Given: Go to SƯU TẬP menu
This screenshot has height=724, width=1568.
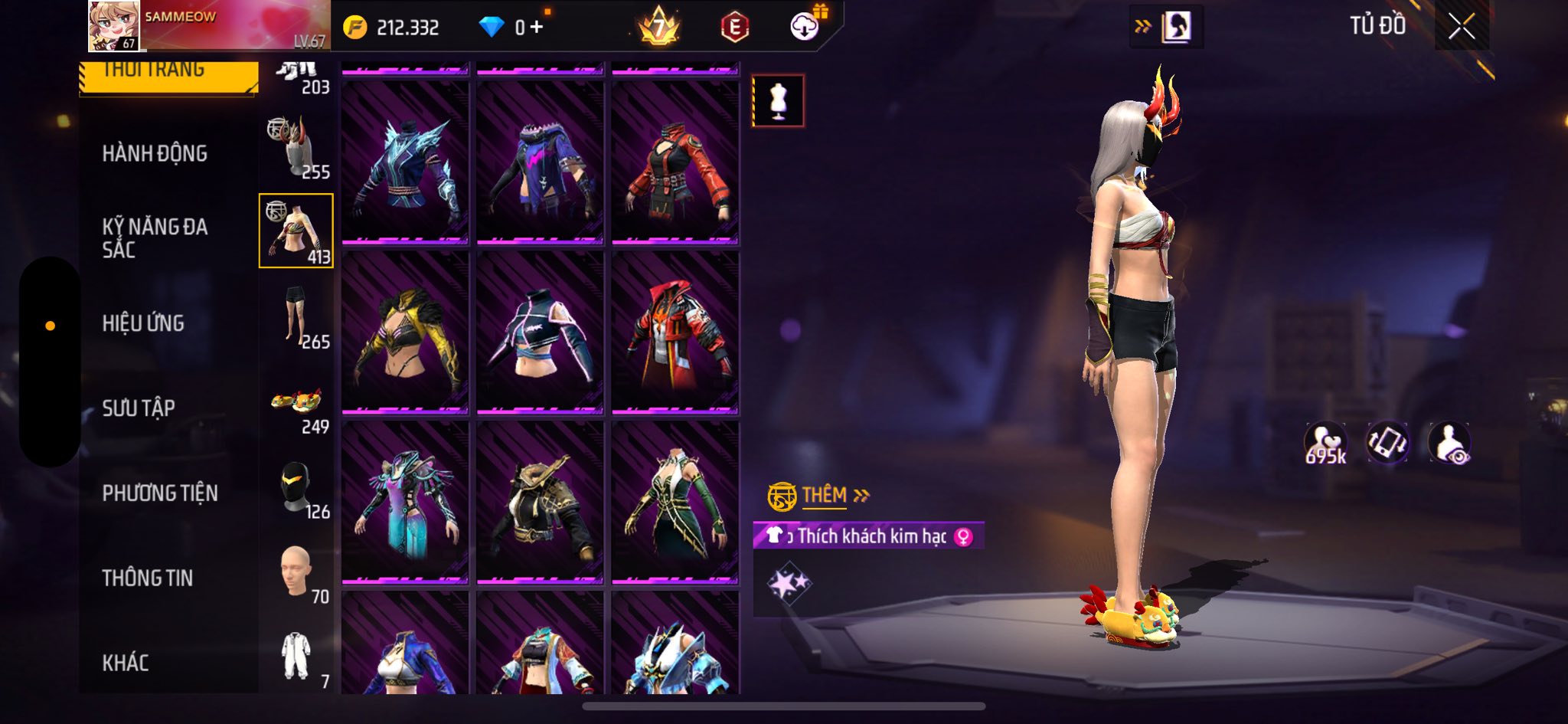Looking at the screenshot, I should point(139,408).
